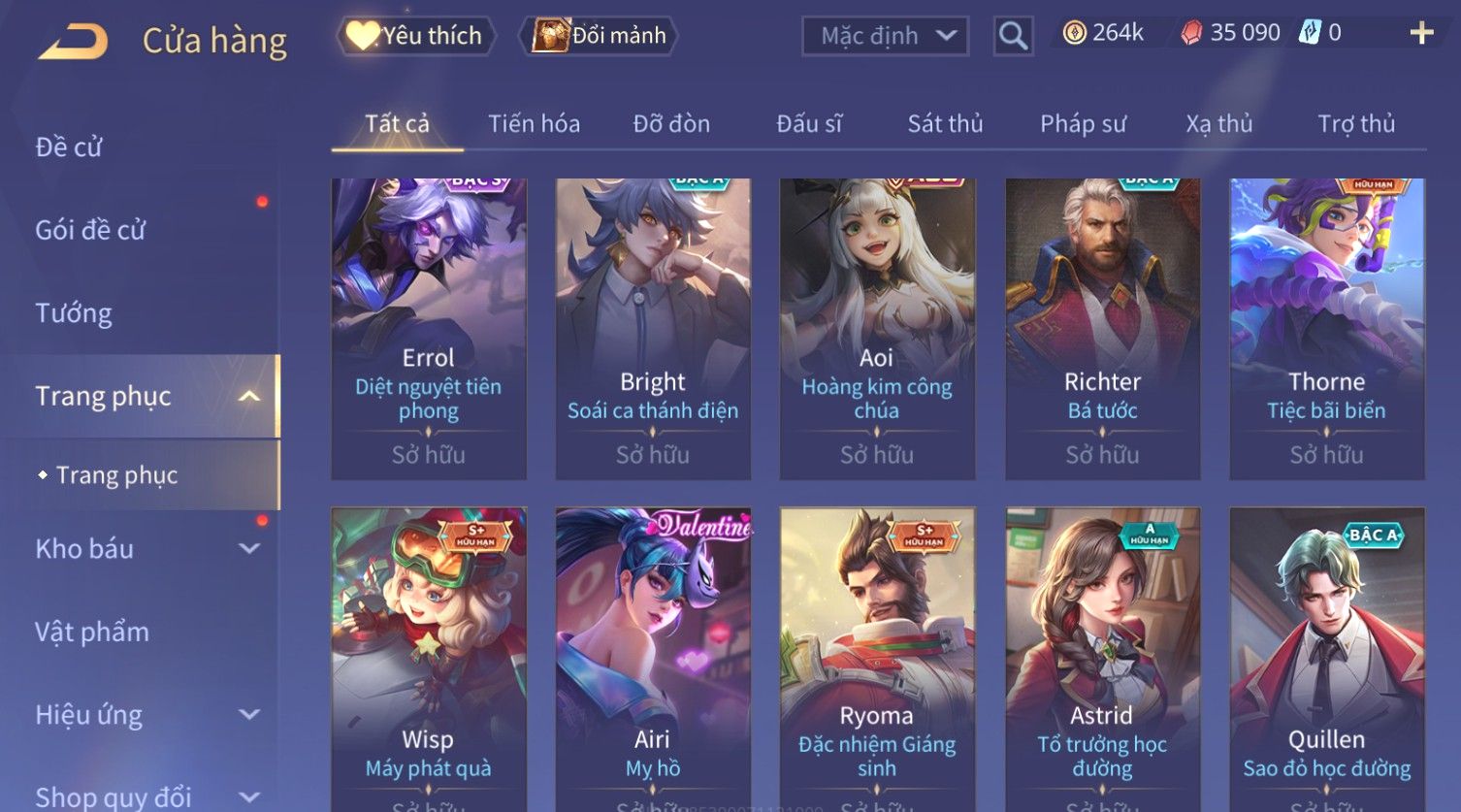
Task: View the Airi Mỵ hồ skin card
Action: point(652,658)
